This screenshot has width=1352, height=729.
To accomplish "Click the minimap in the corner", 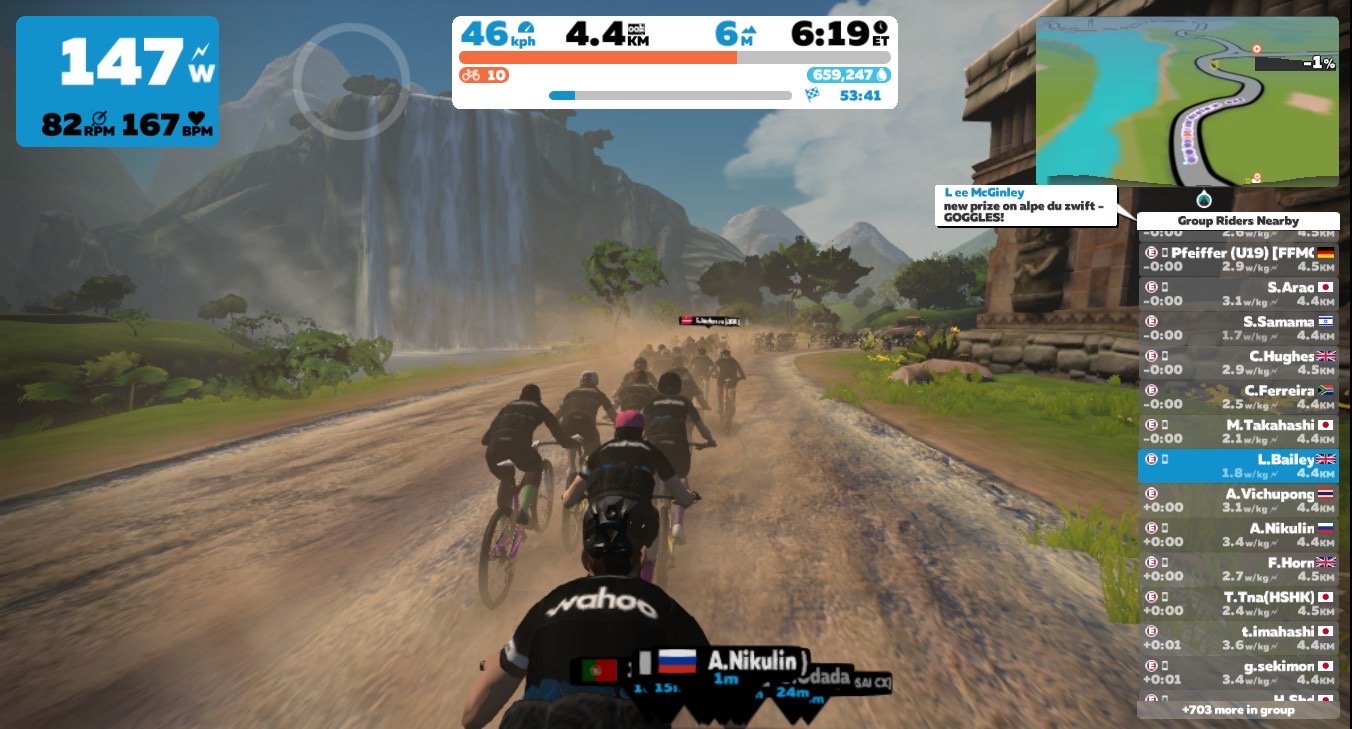I will pos(1187,101).
